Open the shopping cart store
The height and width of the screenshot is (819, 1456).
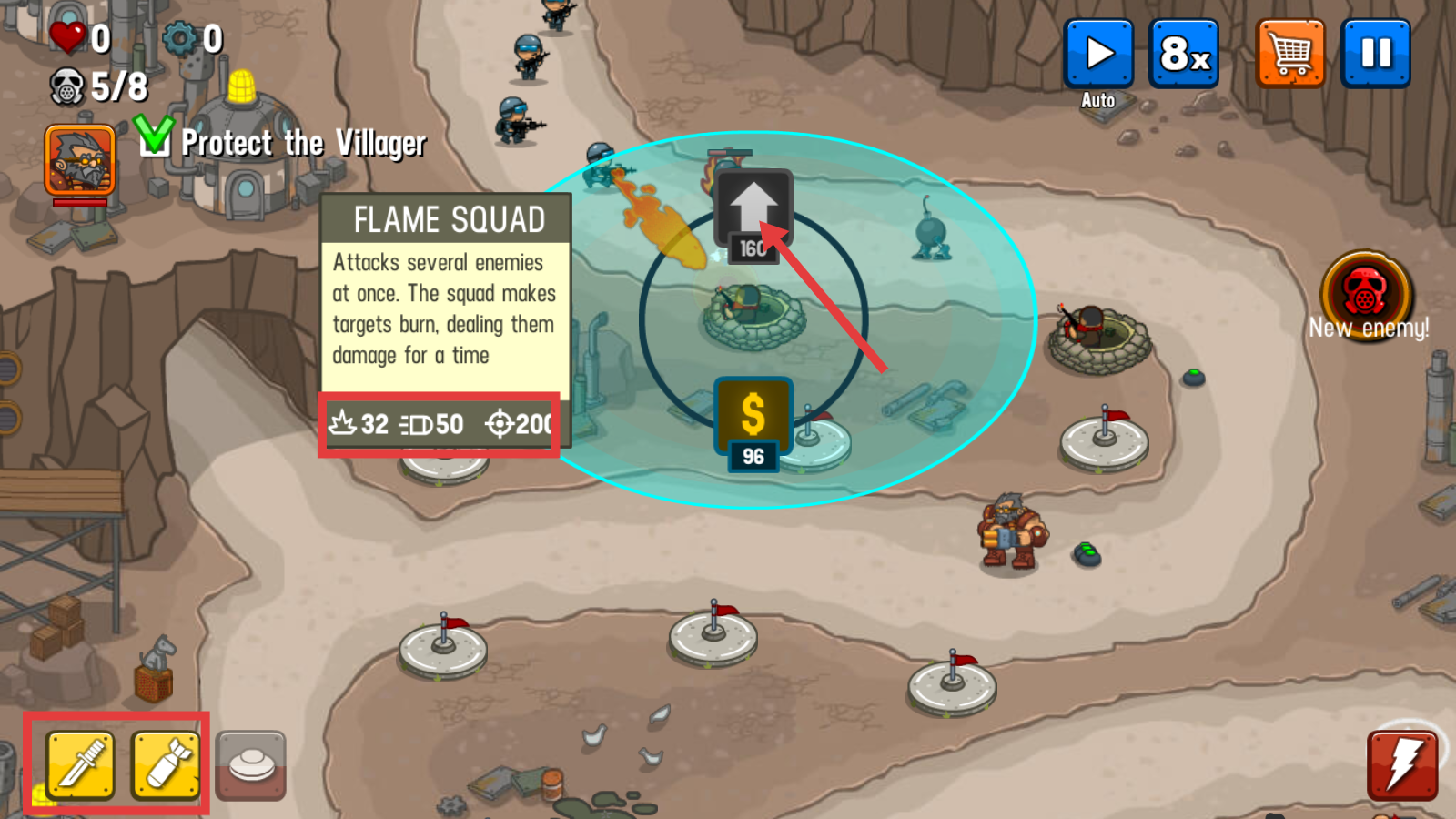[x=1290, y=55]
